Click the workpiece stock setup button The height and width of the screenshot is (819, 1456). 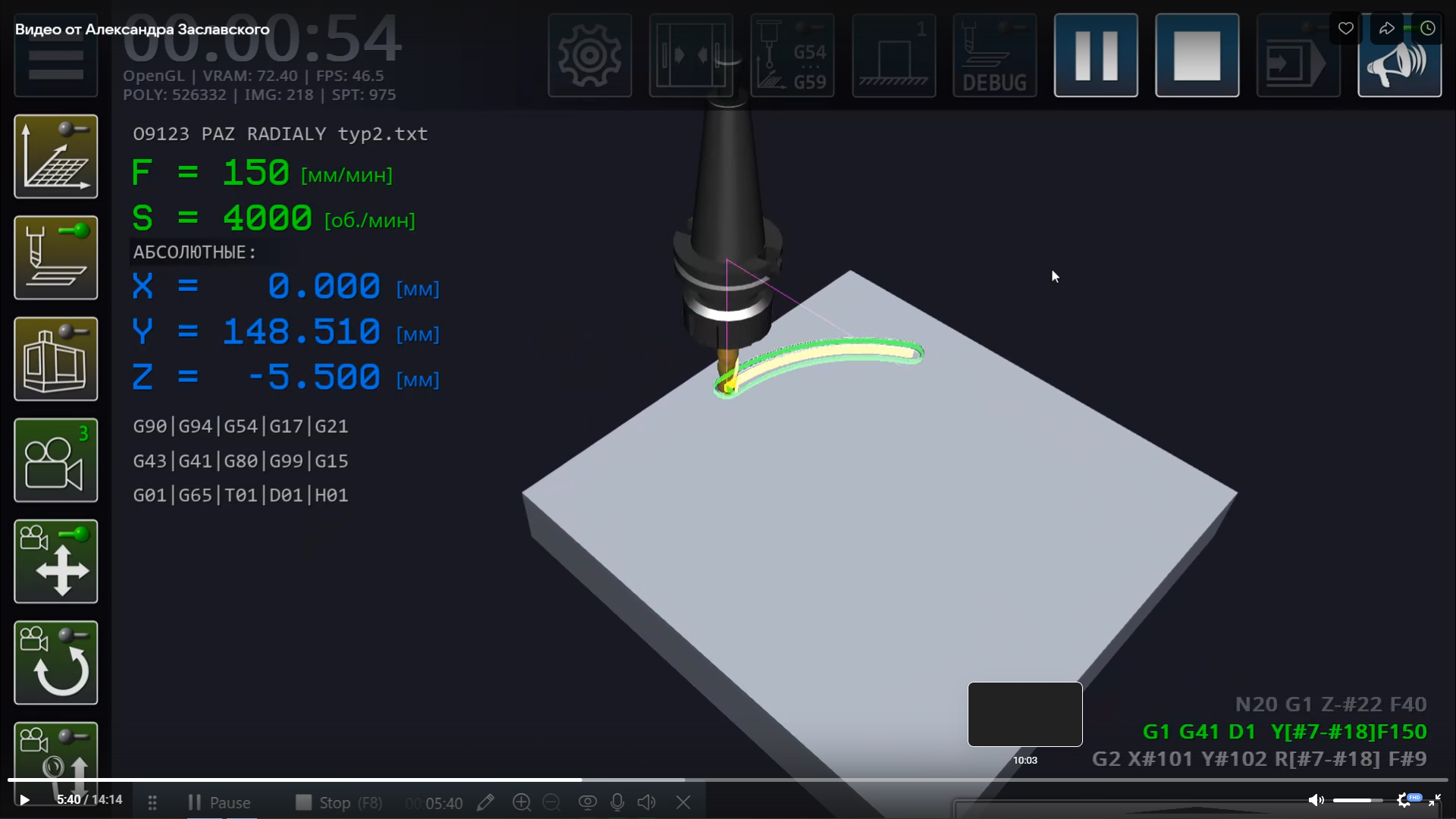tap(893, 55)
